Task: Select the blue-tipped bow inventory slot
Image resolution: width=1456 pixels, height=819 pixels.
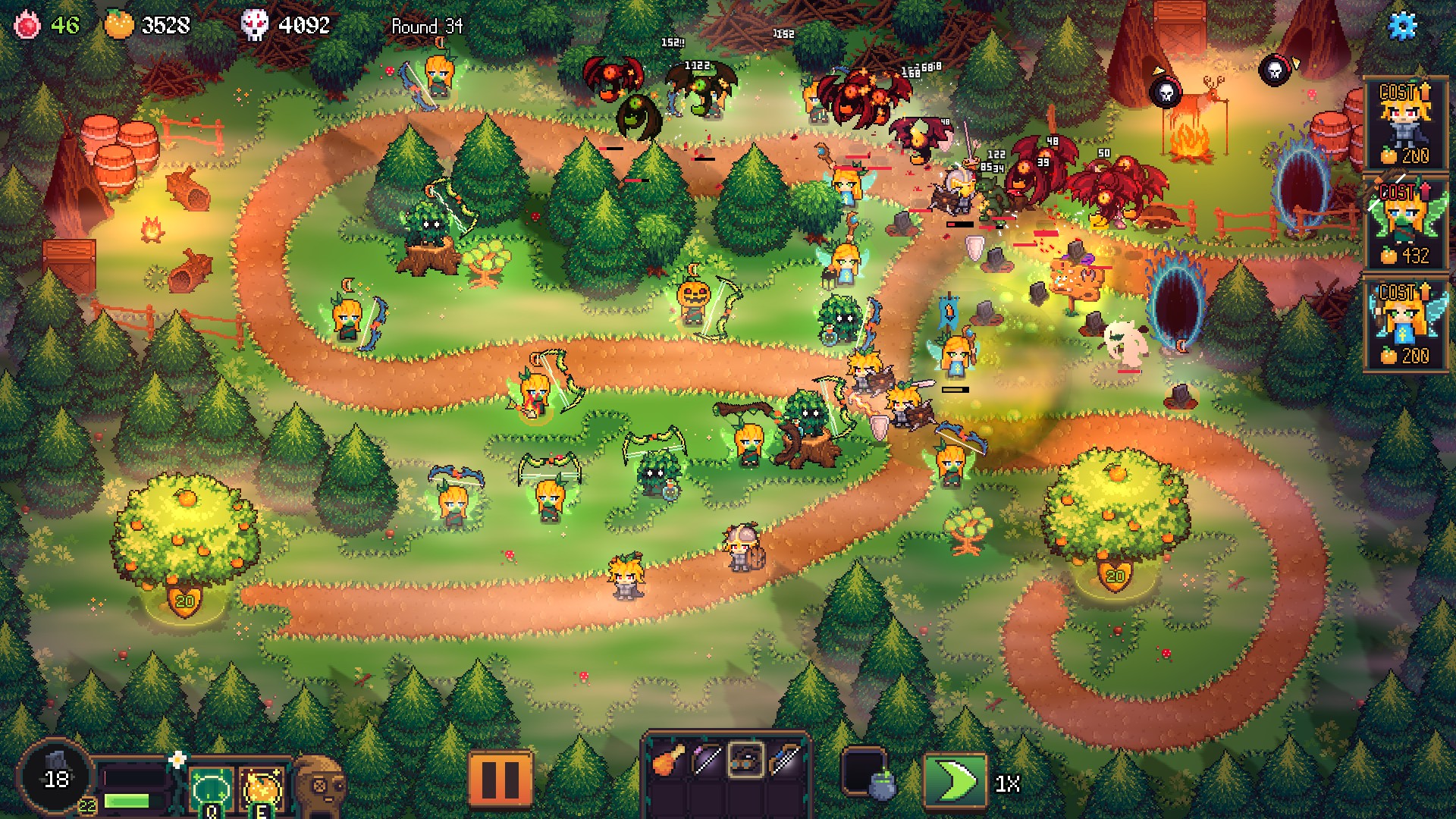Action: 784,761
